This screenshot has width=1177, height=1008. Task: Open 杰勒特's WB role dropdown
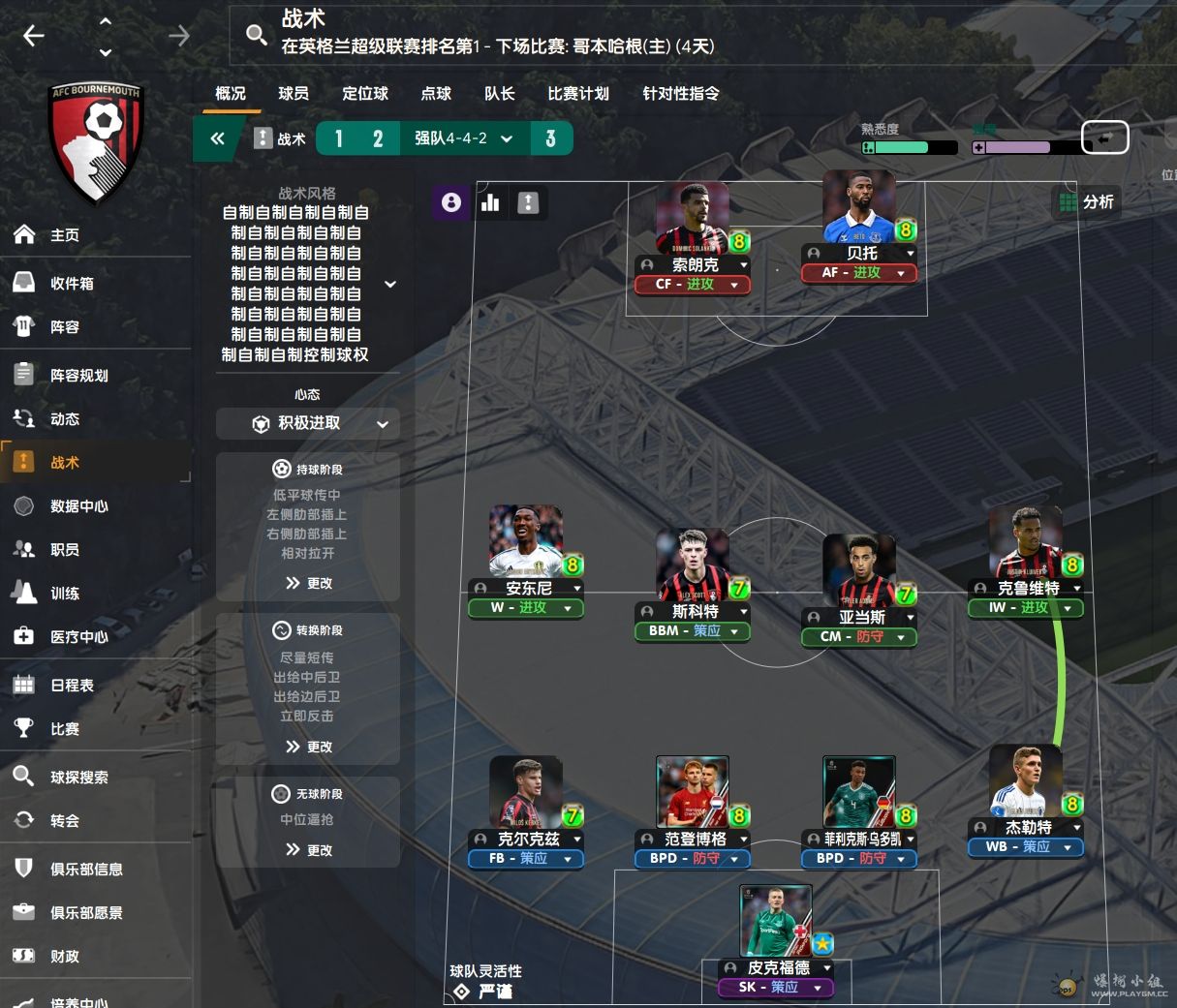1026,847
